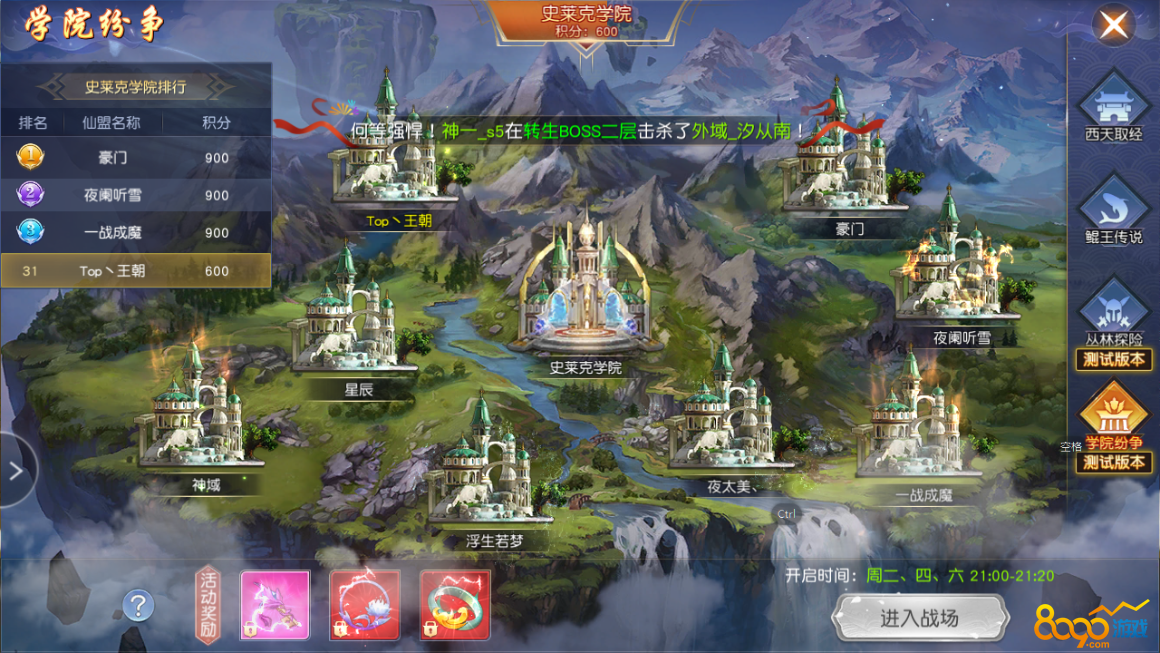Select the 一战成魔 ranking row
The height and width of the screenshot is (653, 1160).
coord(135,232)
